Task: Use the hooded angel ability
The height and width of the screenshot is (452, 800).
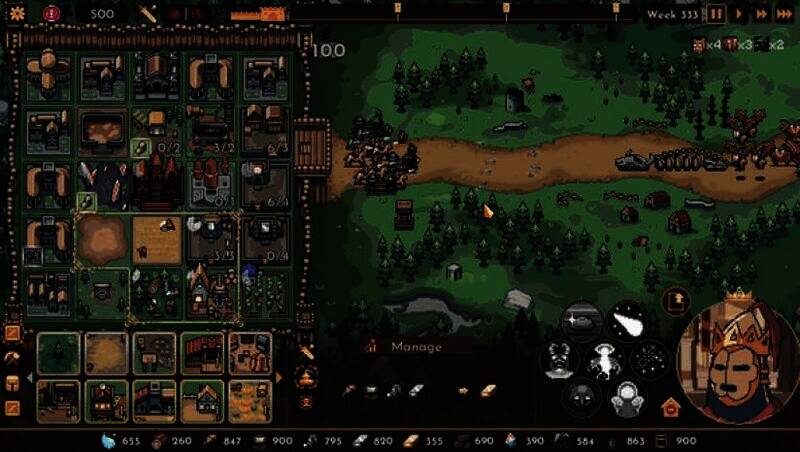Action: tap(627, 398)
